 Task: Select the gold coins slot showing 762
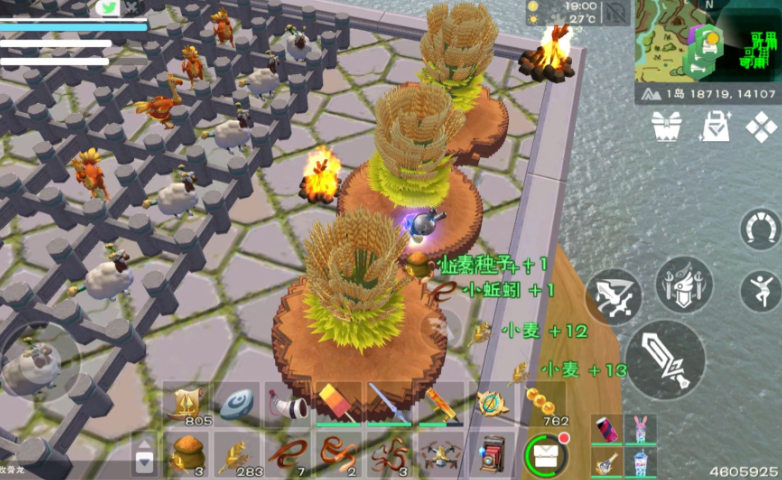coord(545,404)
